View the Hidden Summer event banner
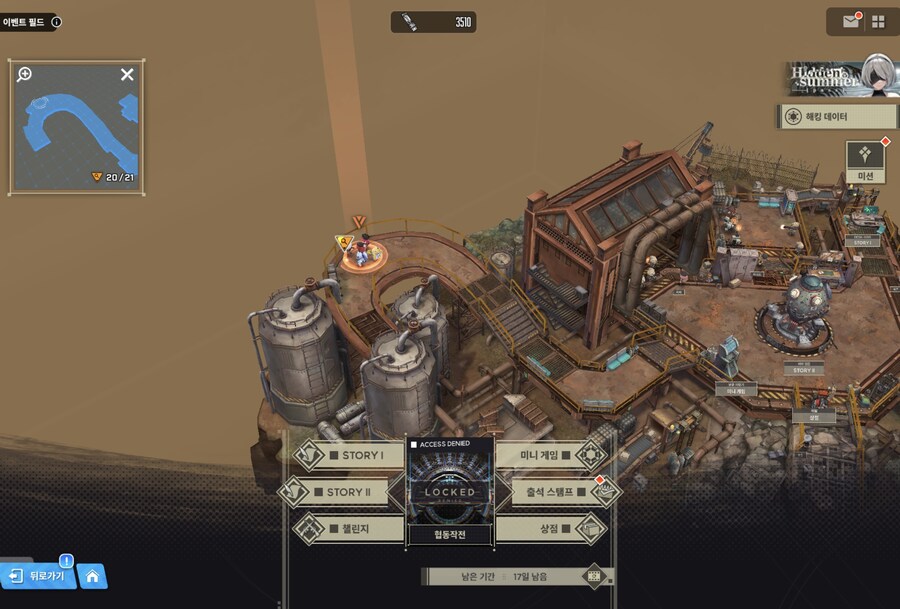The width and height of the screenshot is (900, 609). pos(838,77)
